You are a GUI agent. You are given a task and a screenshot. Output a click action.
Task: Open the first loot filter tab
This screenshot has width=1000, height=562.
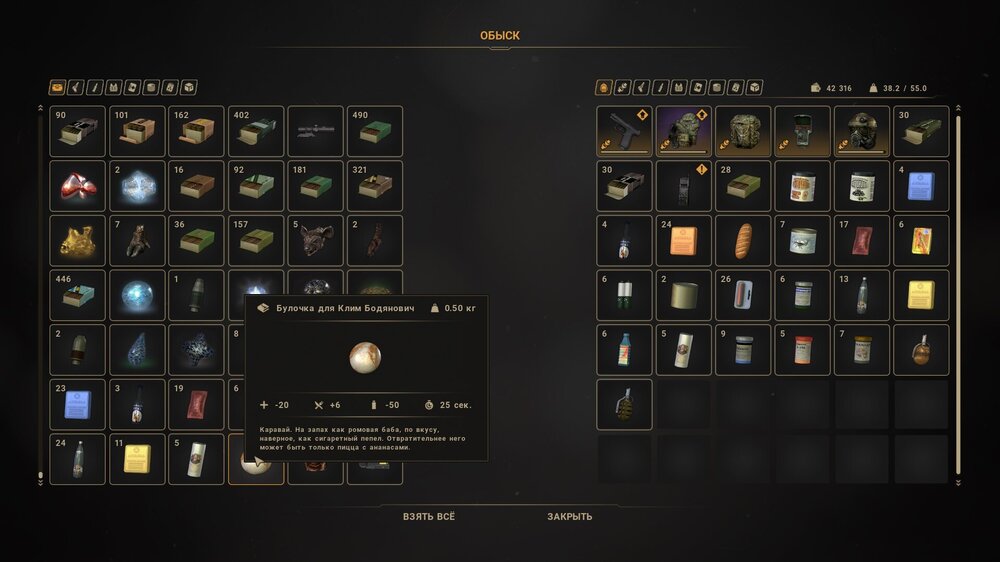(57, 87)
